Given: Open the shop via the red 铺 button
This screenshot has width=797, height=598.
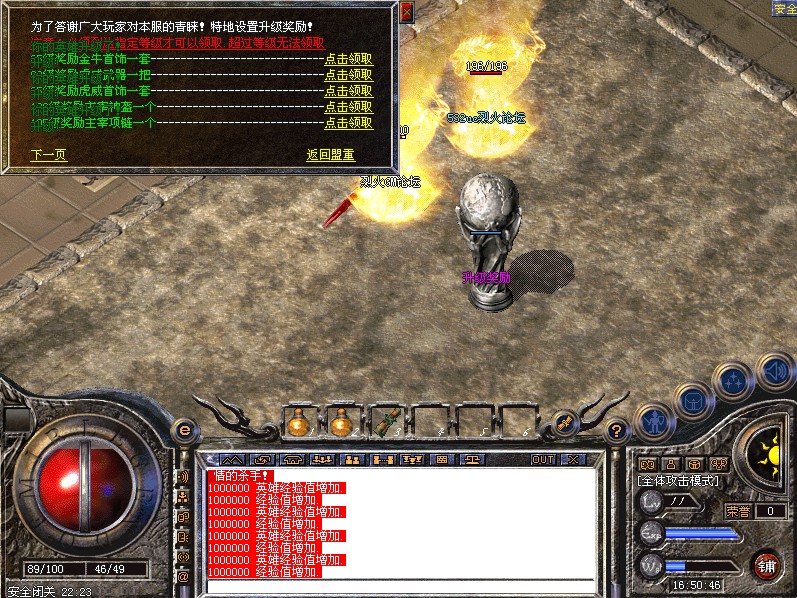Looking at the screenshot, I should point(766,565).
